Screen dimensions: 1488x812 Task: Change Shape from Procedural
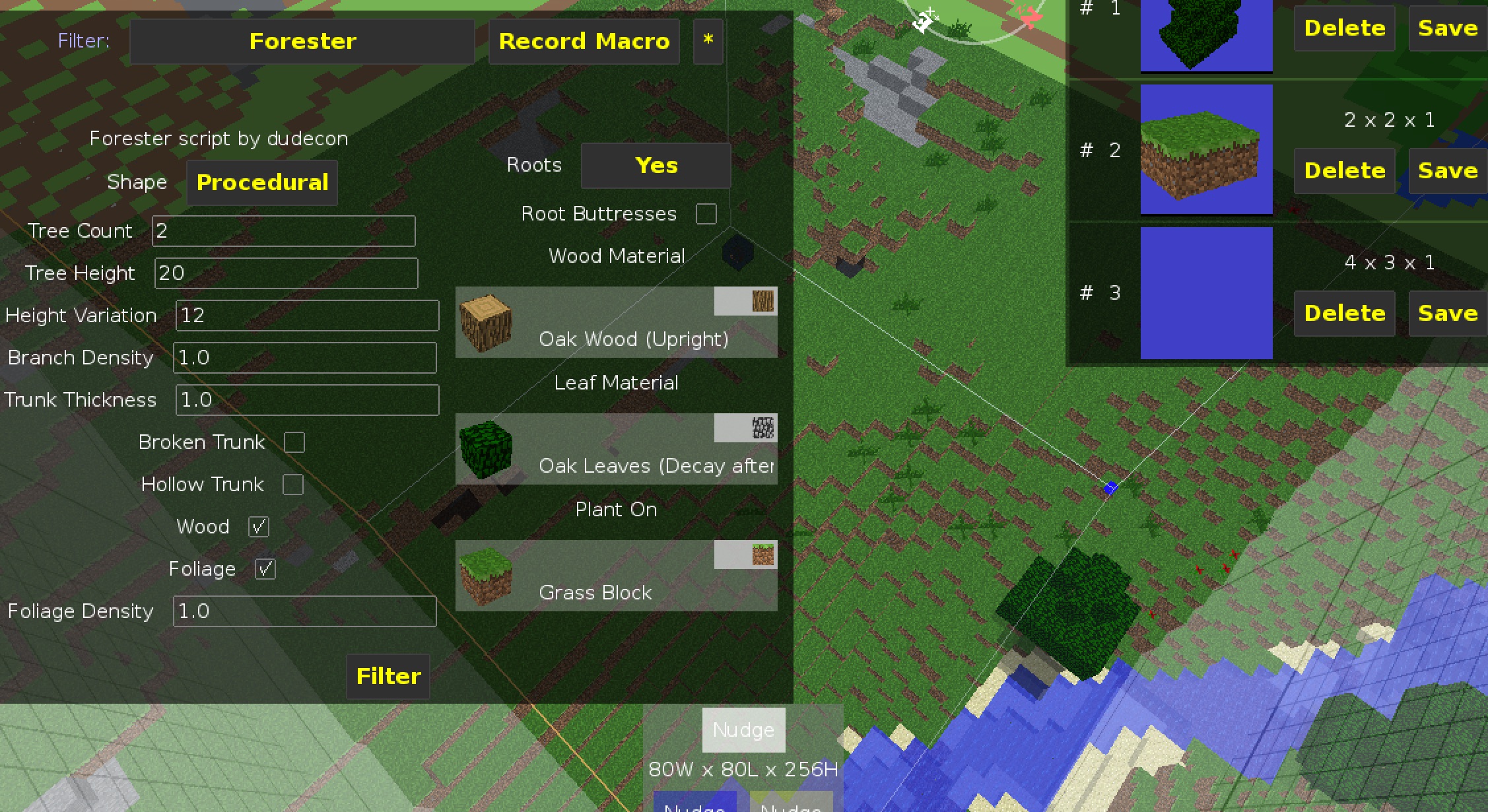[262, 182]
